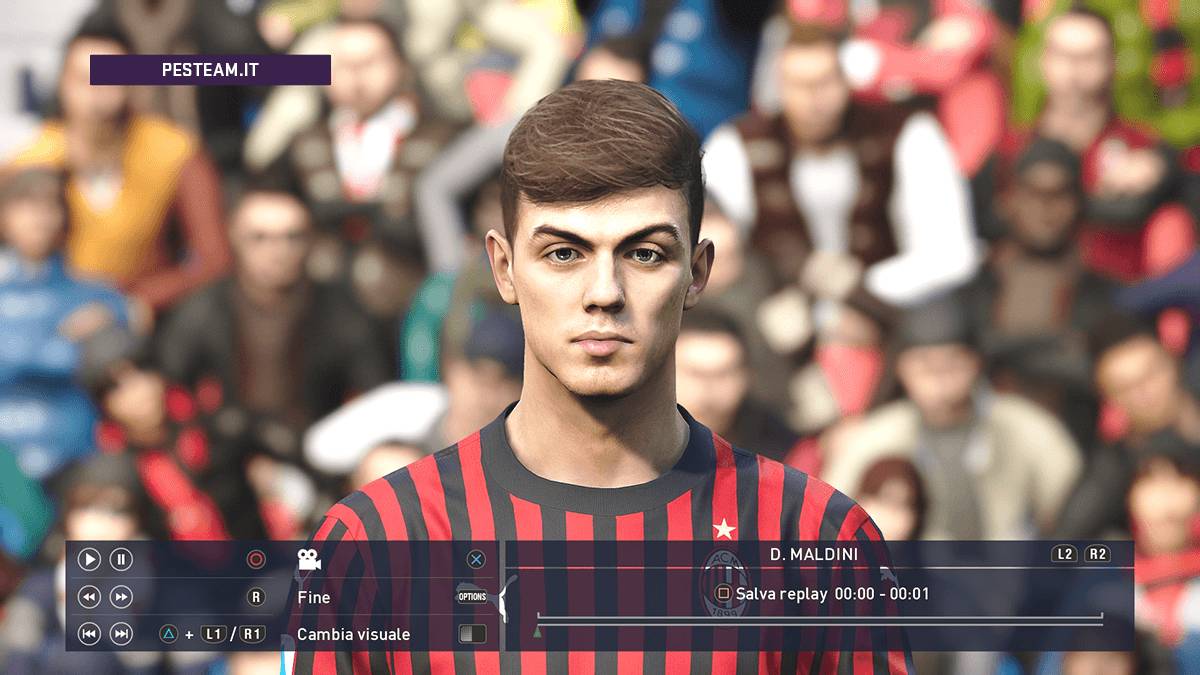Rewind the replay
Image resolution: width=1200 pixels, height=675 pixels.
click(89, 597)
